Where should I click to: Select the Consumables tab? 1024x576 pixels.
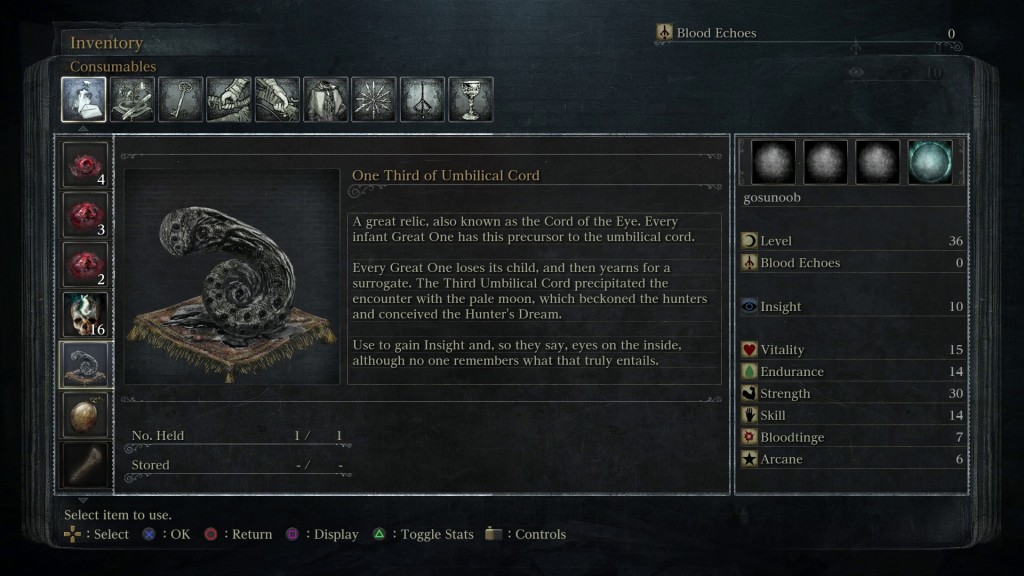pos(84,99)
